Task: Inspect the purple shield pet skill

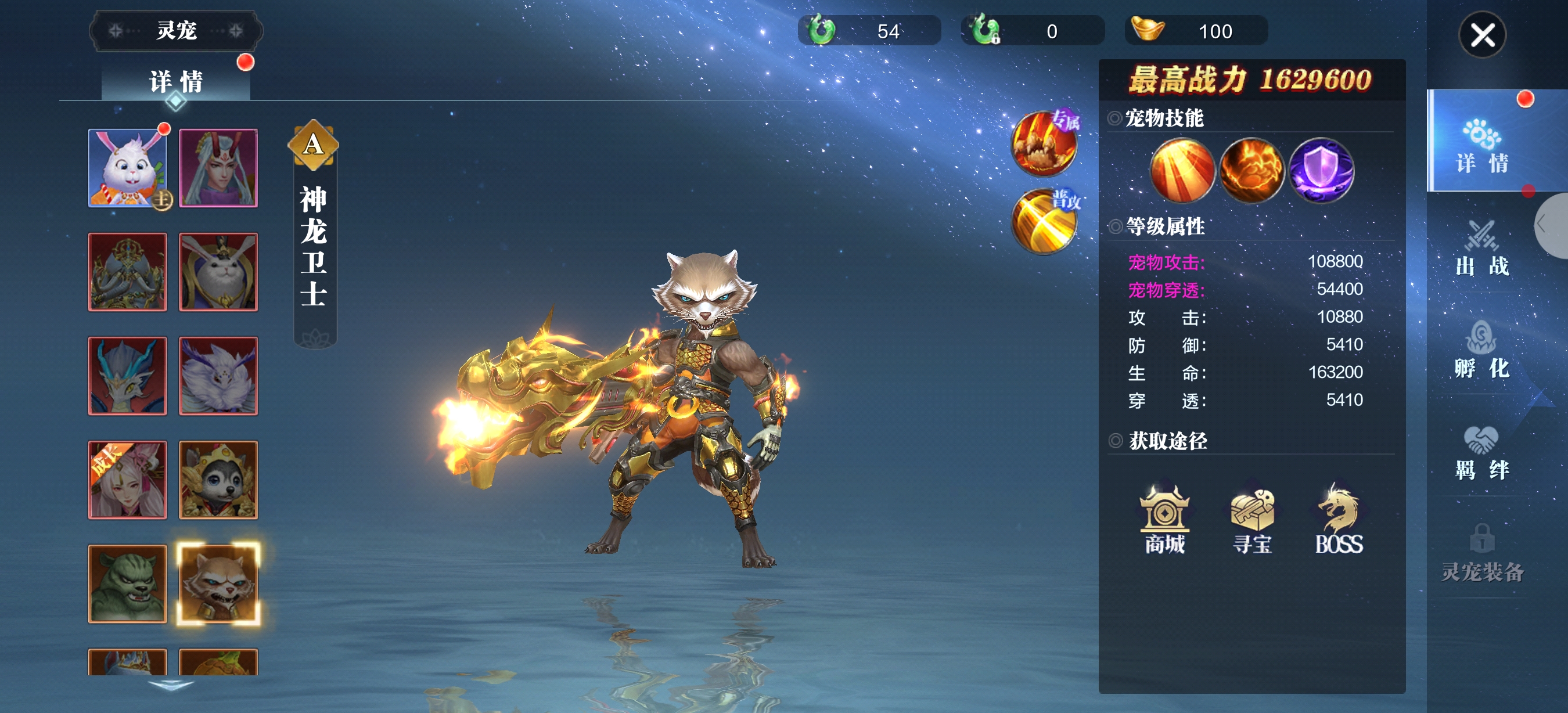Action: click(x=1321, y=170)
